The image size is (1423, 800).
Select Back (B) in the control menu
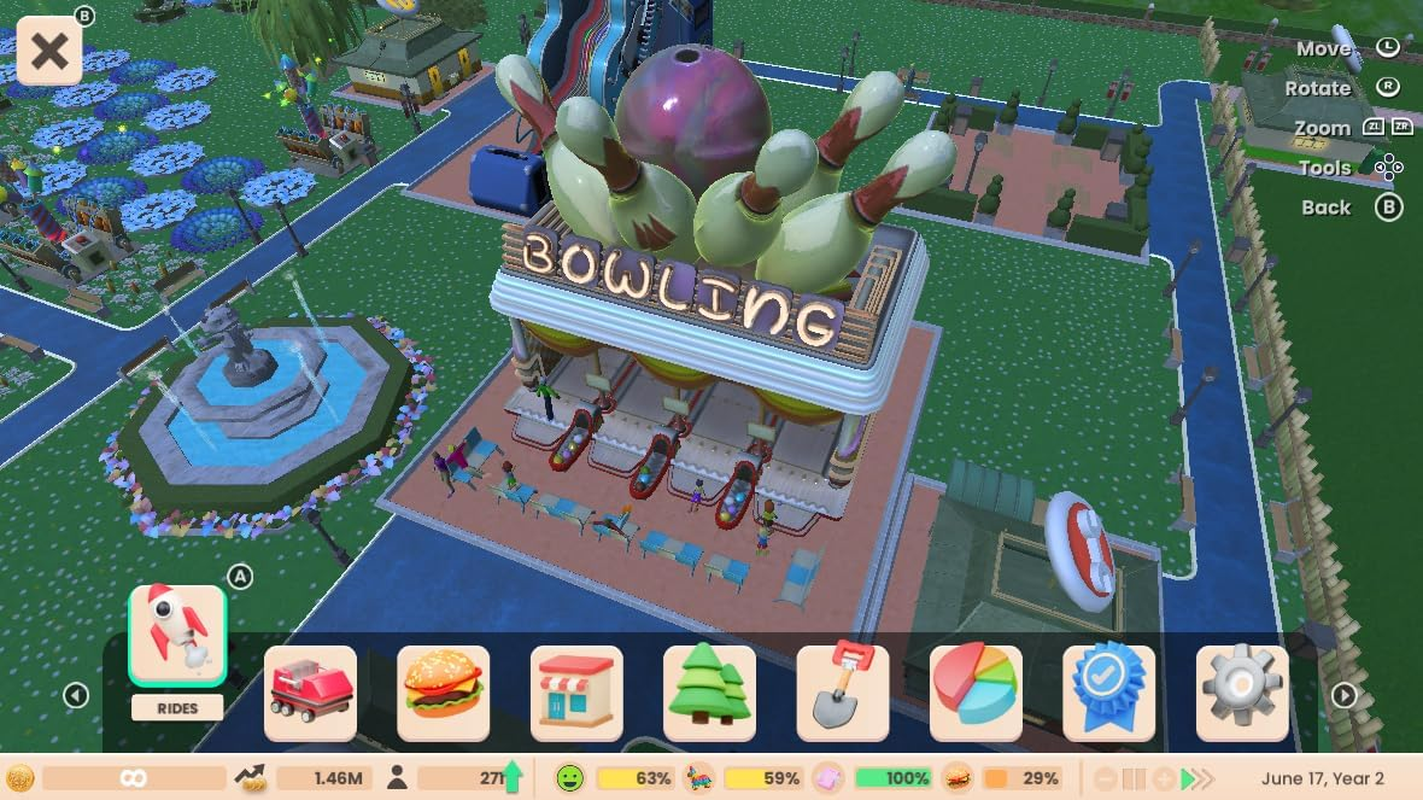(x=1326, y=207)
